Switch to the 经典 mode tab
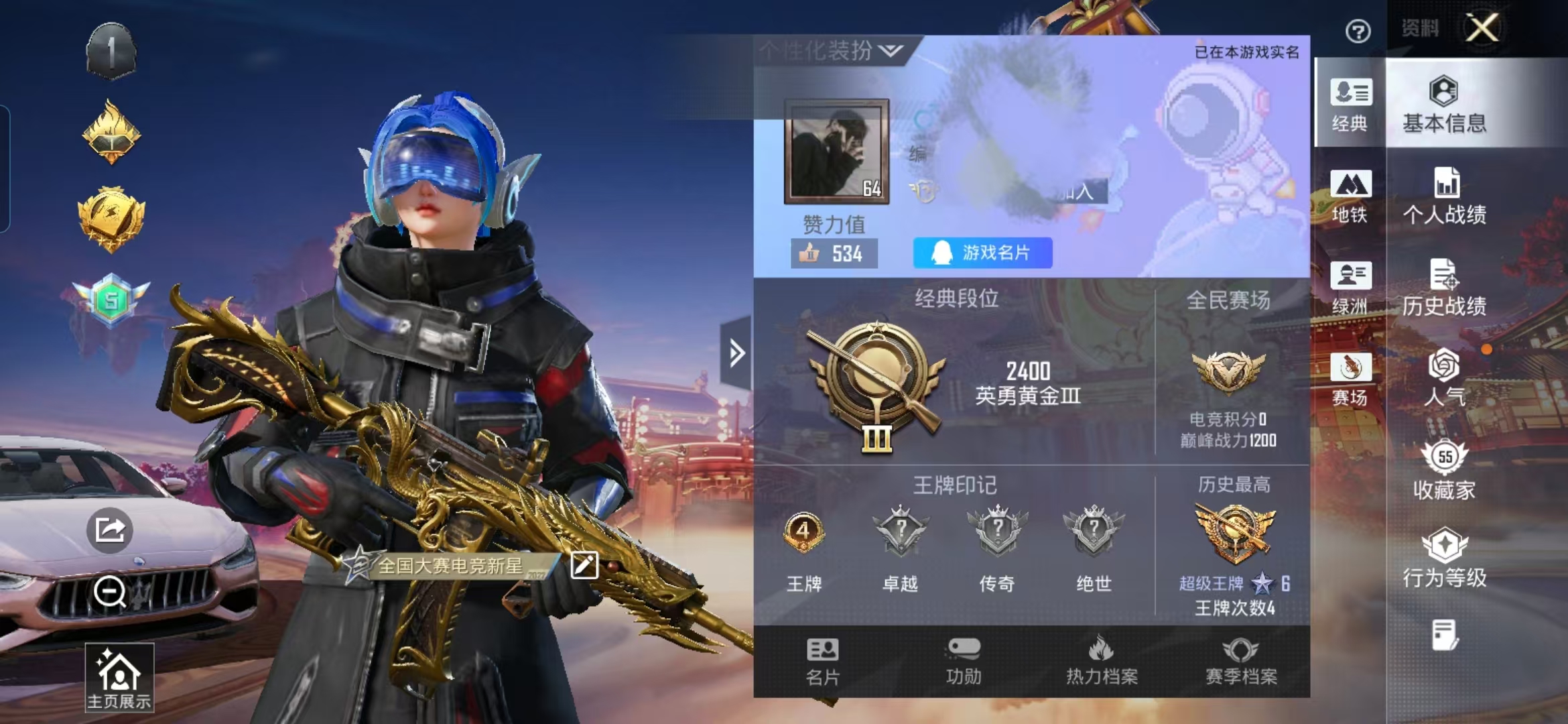1568x724 pixels. click(1350, 104)
